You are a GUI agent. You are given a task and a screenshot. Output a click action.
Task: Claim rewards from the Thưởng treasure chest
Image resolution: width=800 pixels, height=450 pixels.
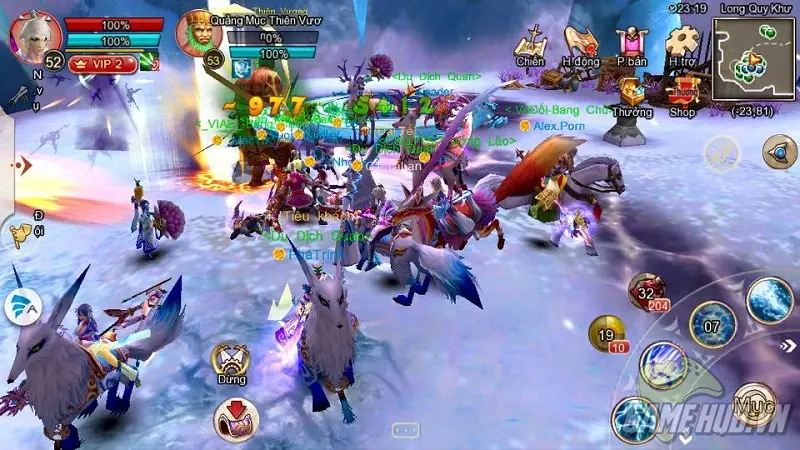pos(631,96)
